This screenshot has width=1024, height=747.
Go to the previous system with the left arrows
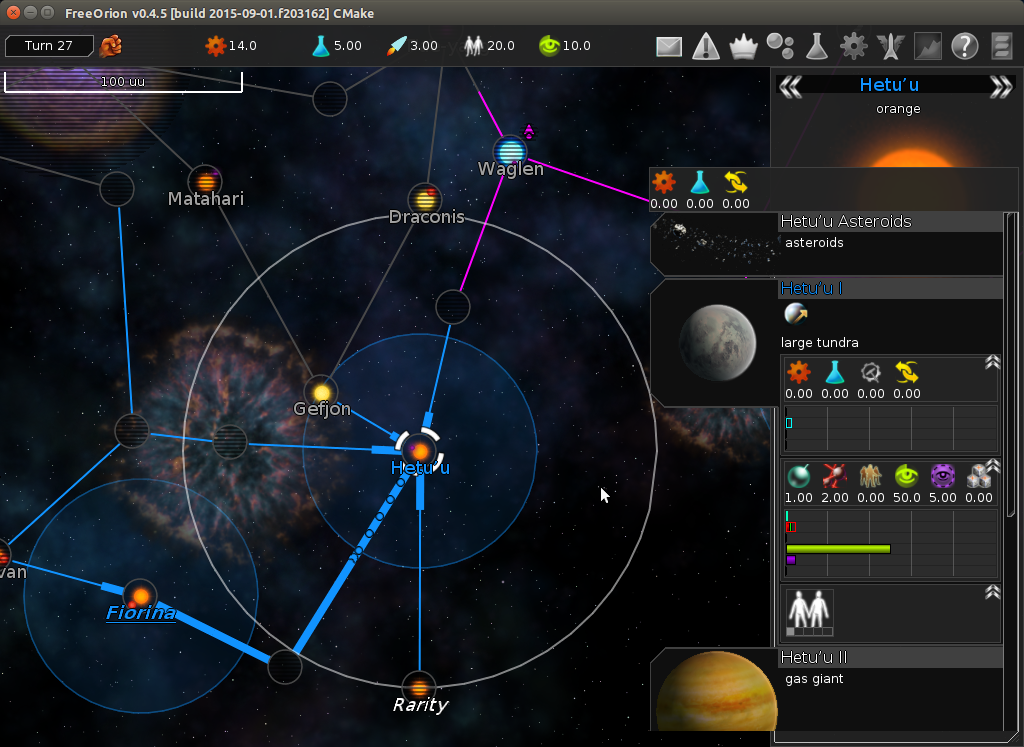790,87
